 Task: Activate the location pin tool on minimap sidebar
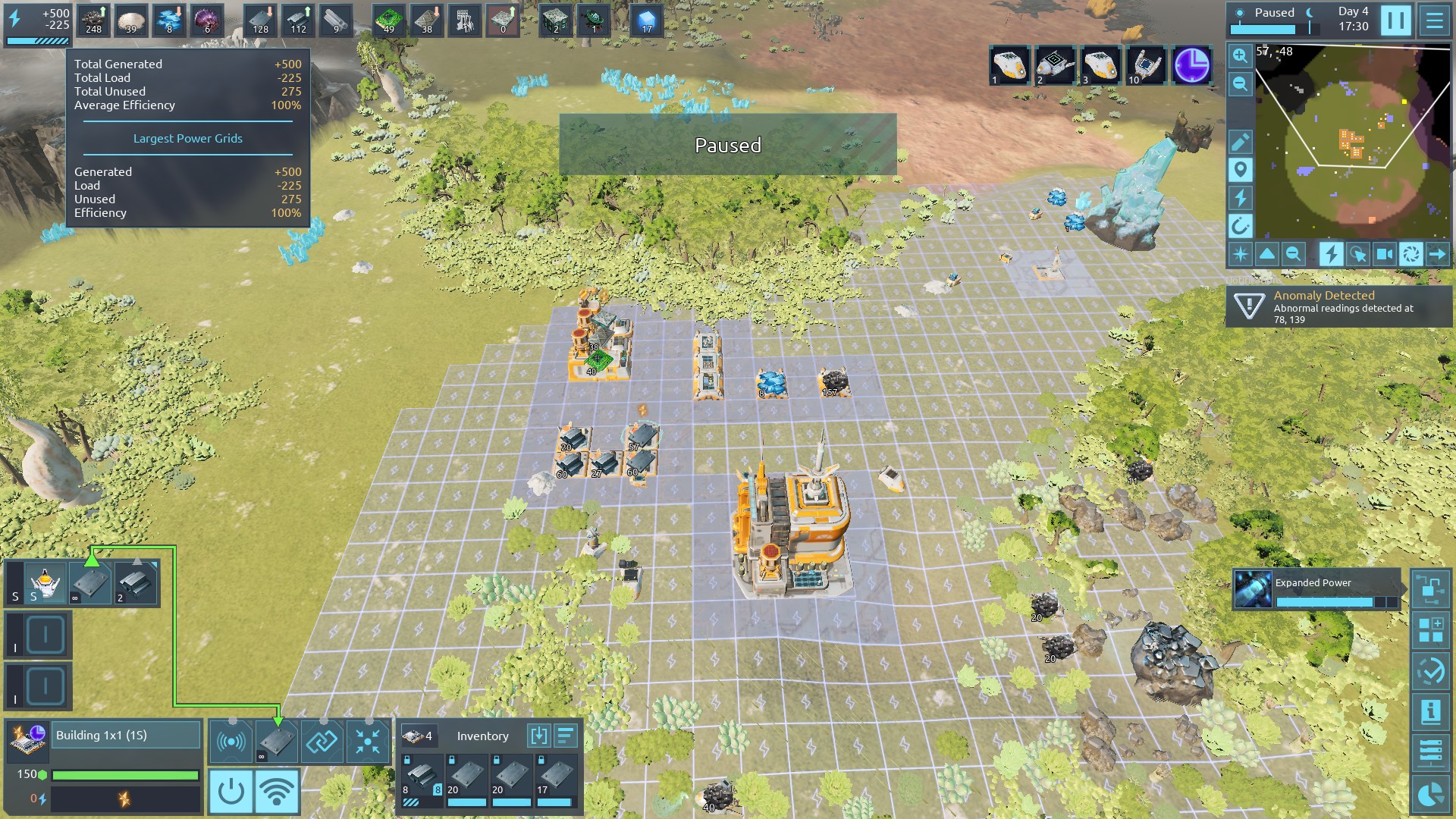[x=1241, y=170]
